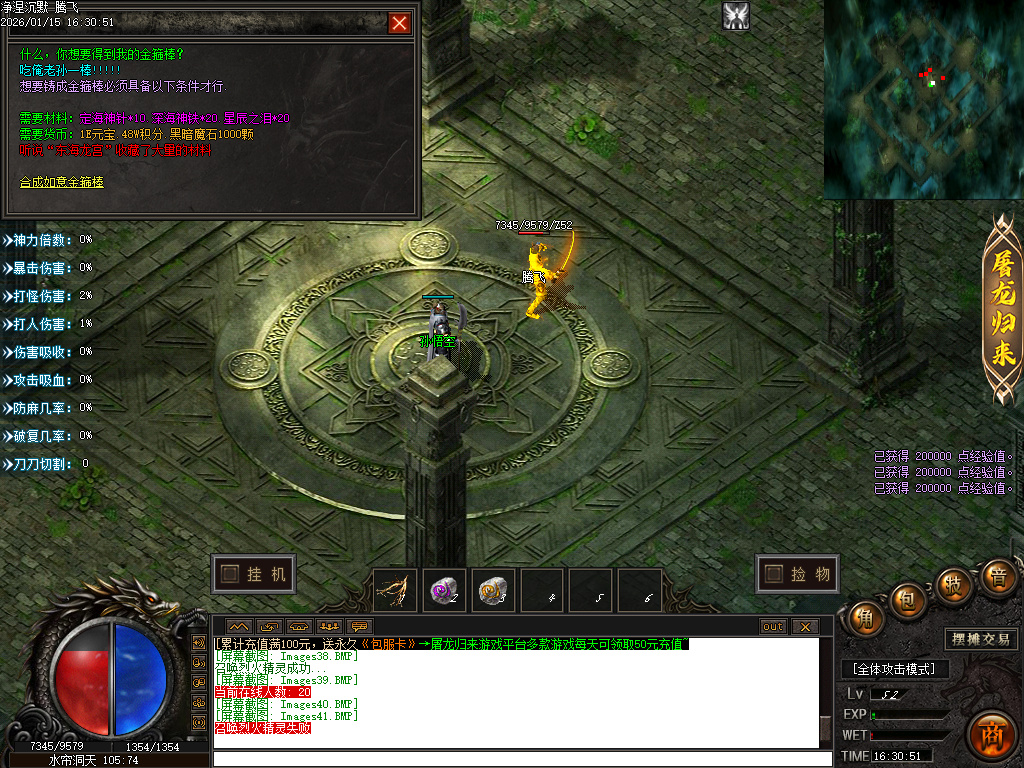Click the chat panel 'out' button
The height and width of the screenshot is (768, 1024).
[773, 627]
